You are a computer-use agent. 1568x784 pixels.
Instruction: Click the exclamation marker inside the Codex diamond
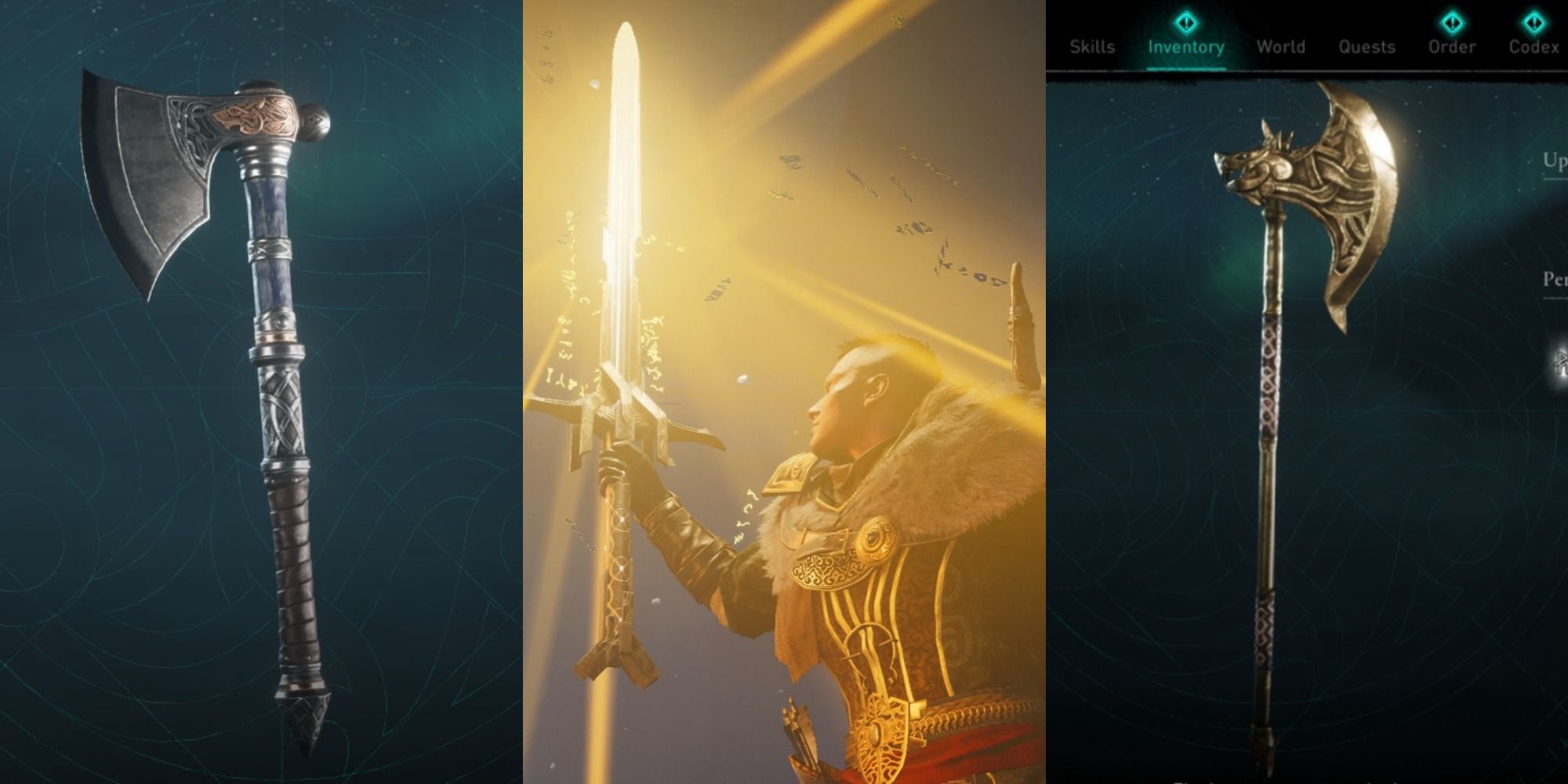click(x=1534, y=22)
